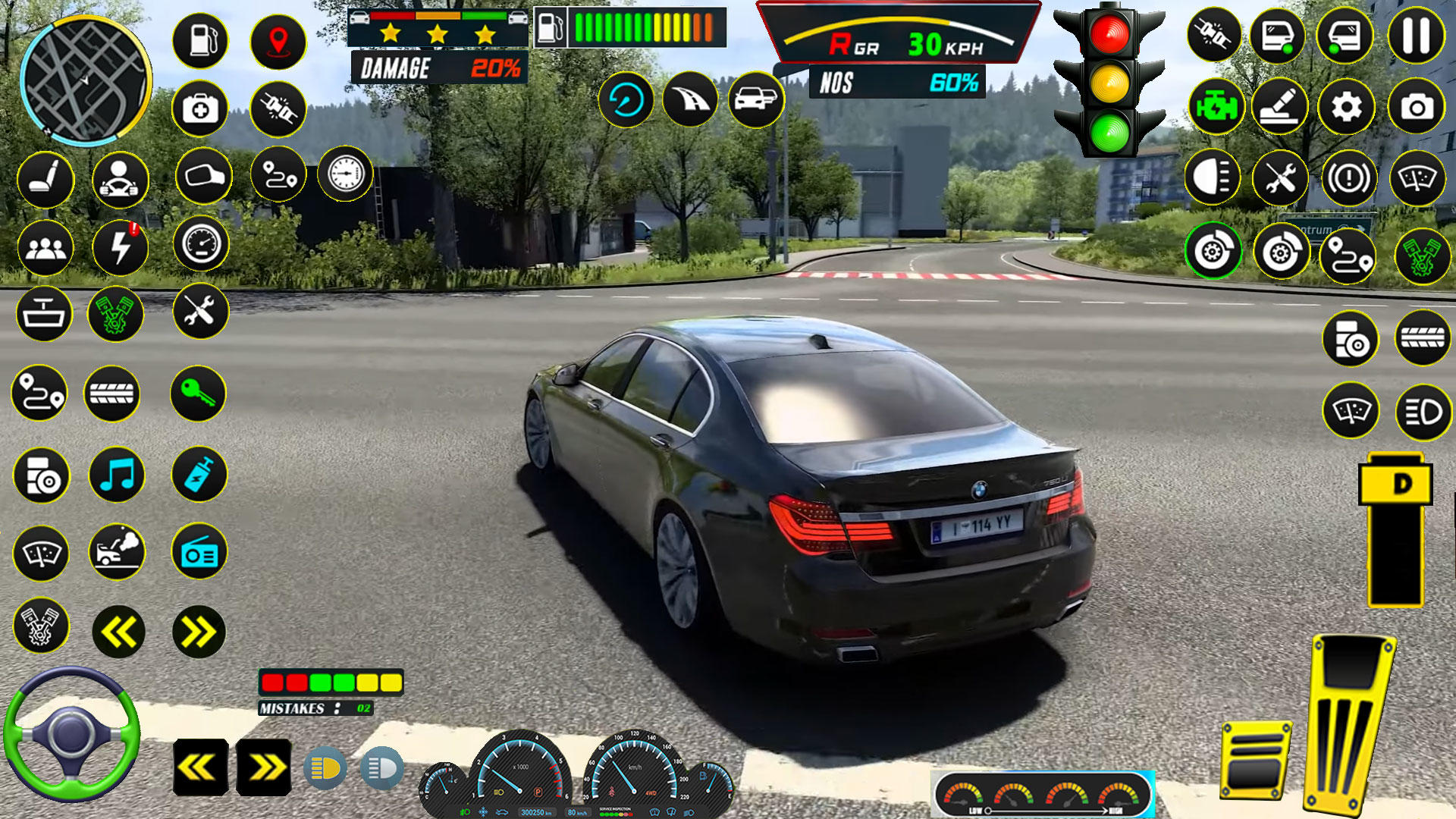Activate the NOS spray can icon
Screen dimensions: 1456x819
199,475
